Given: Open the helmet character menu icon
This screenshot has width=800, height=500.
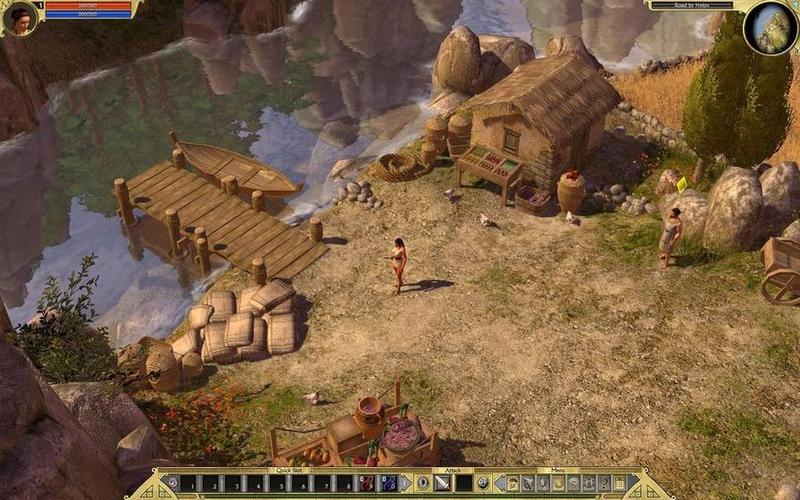Looking at the screenshot, I should tap(512, 484).
